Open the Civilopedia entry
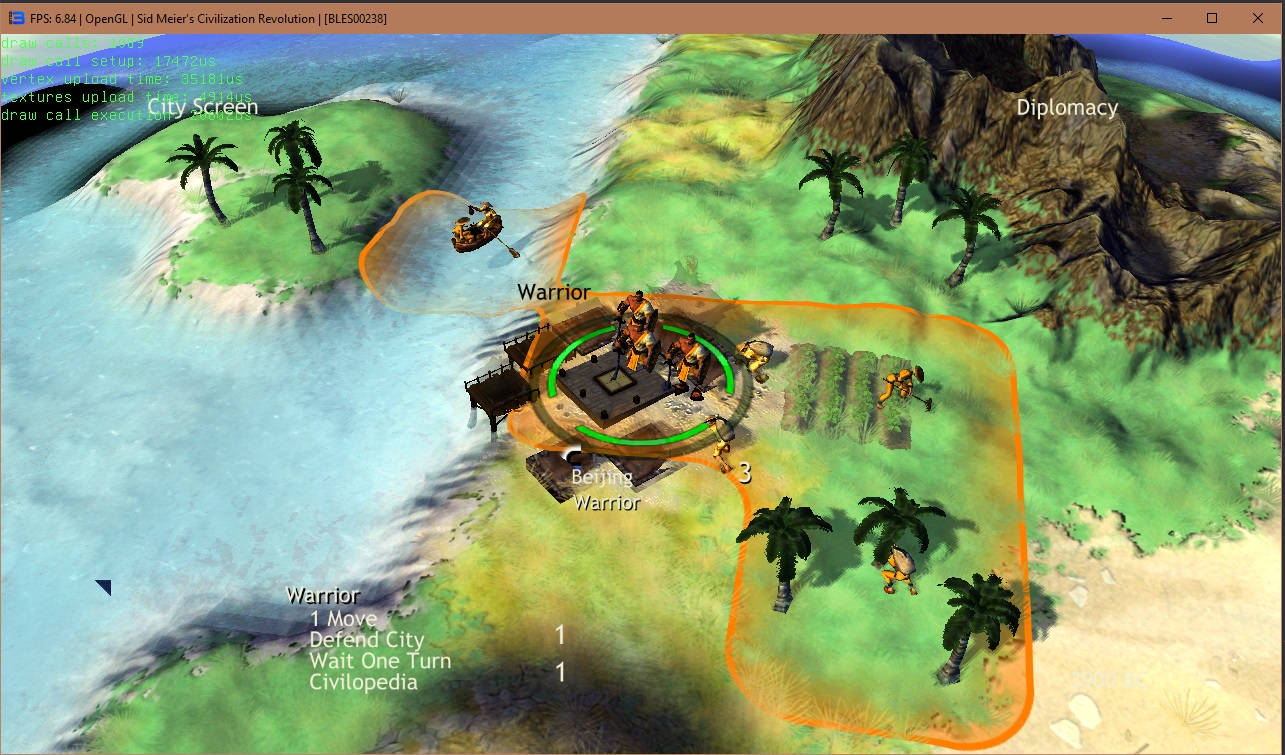This screenshot has height=755, width=1285. pos(363,683)
